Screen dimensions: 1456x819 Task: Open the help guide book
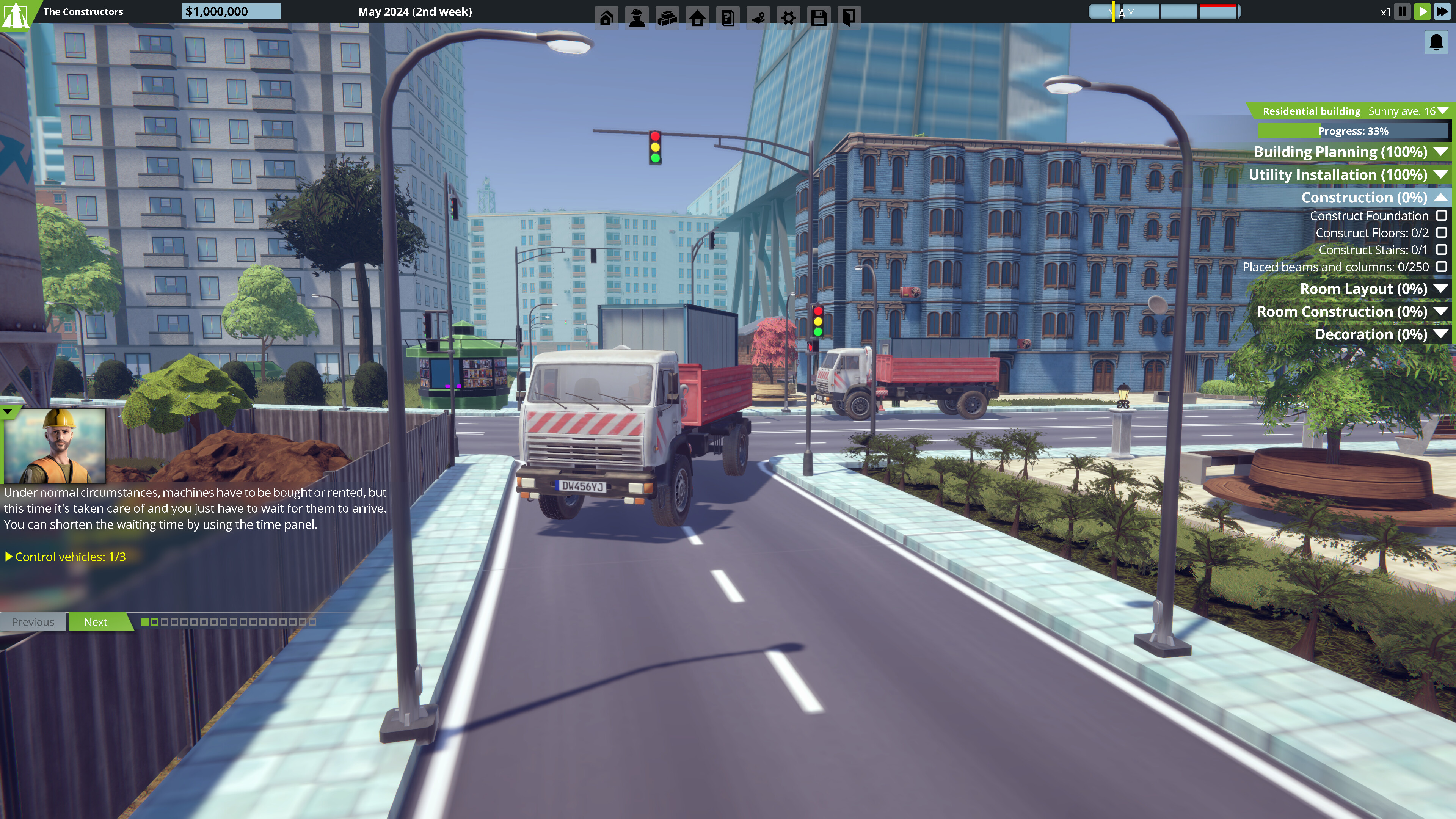(728, 17)
